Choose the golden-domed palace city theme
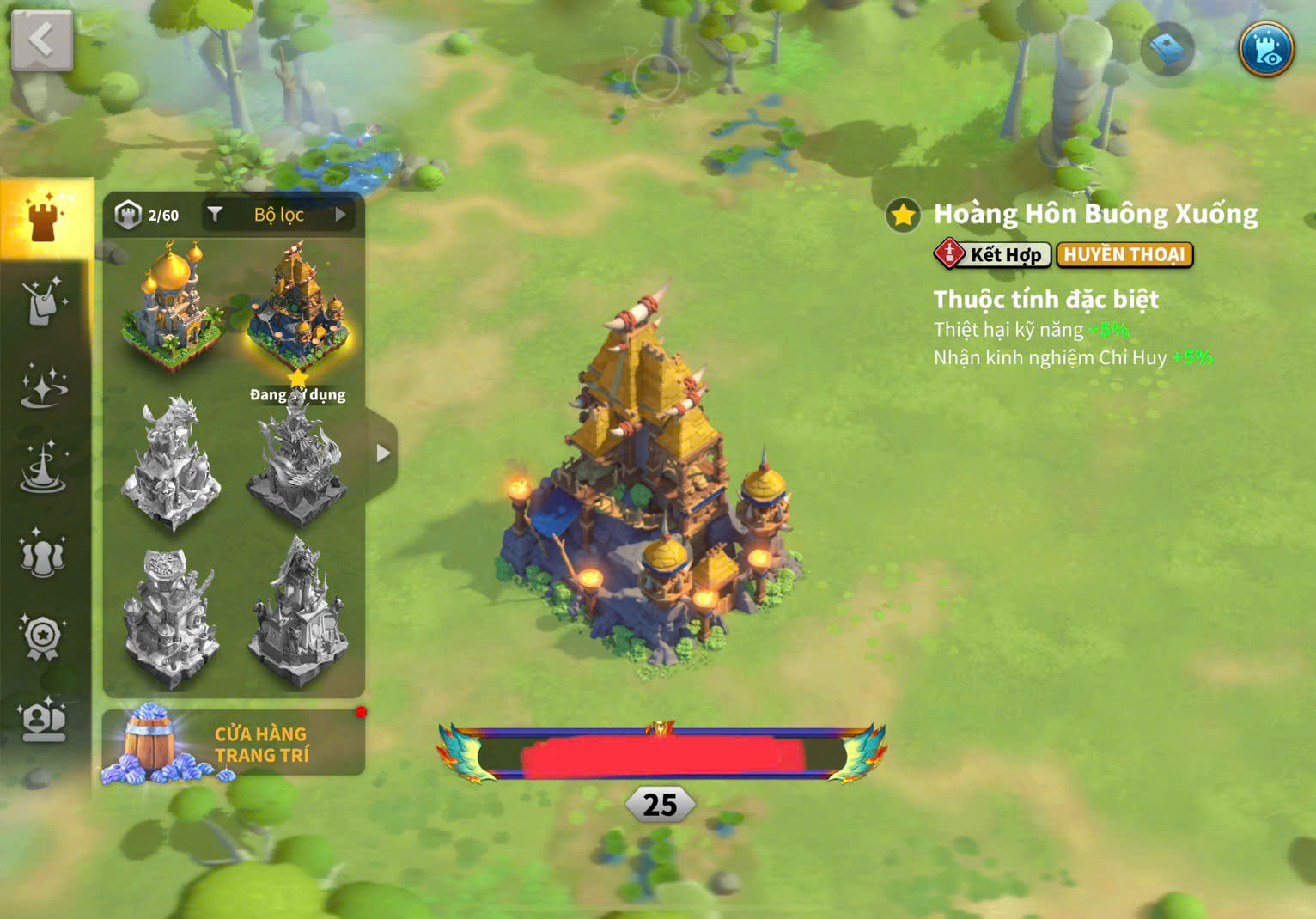 coord(172,305)
